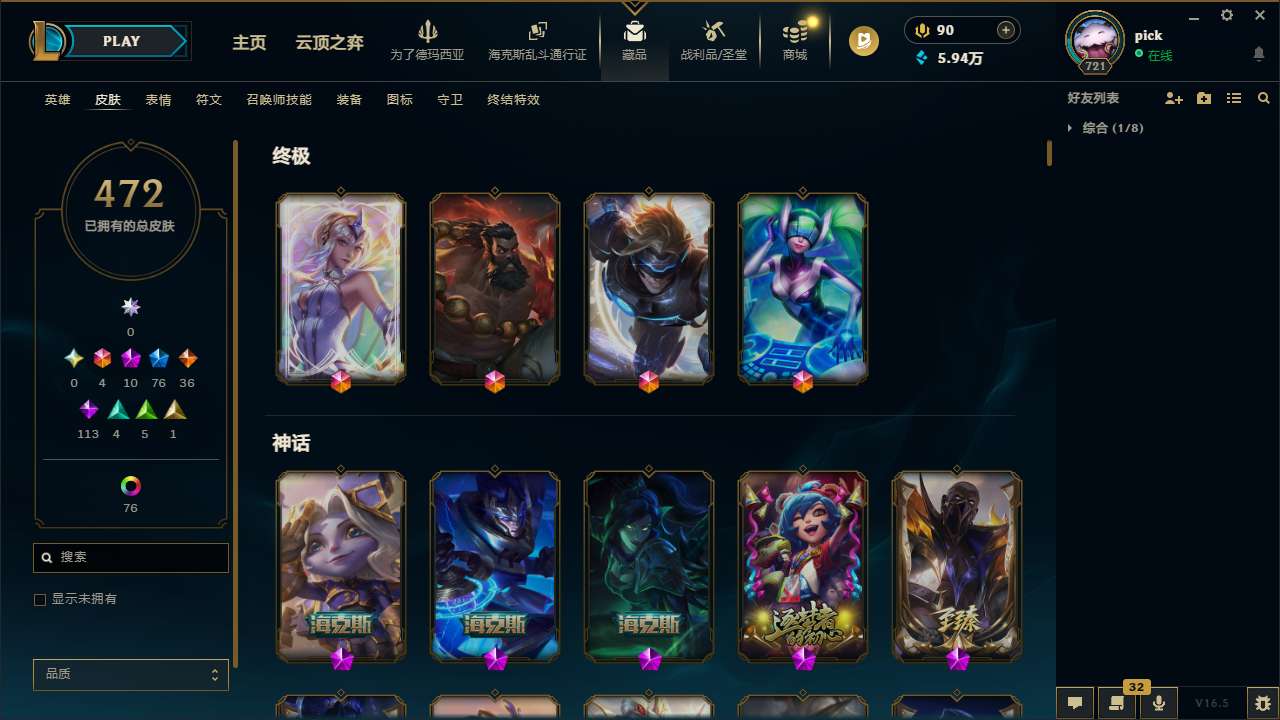The image size is (1280, 720).
Task: Open the friend list search magnifier
Action: [1264, 98]
